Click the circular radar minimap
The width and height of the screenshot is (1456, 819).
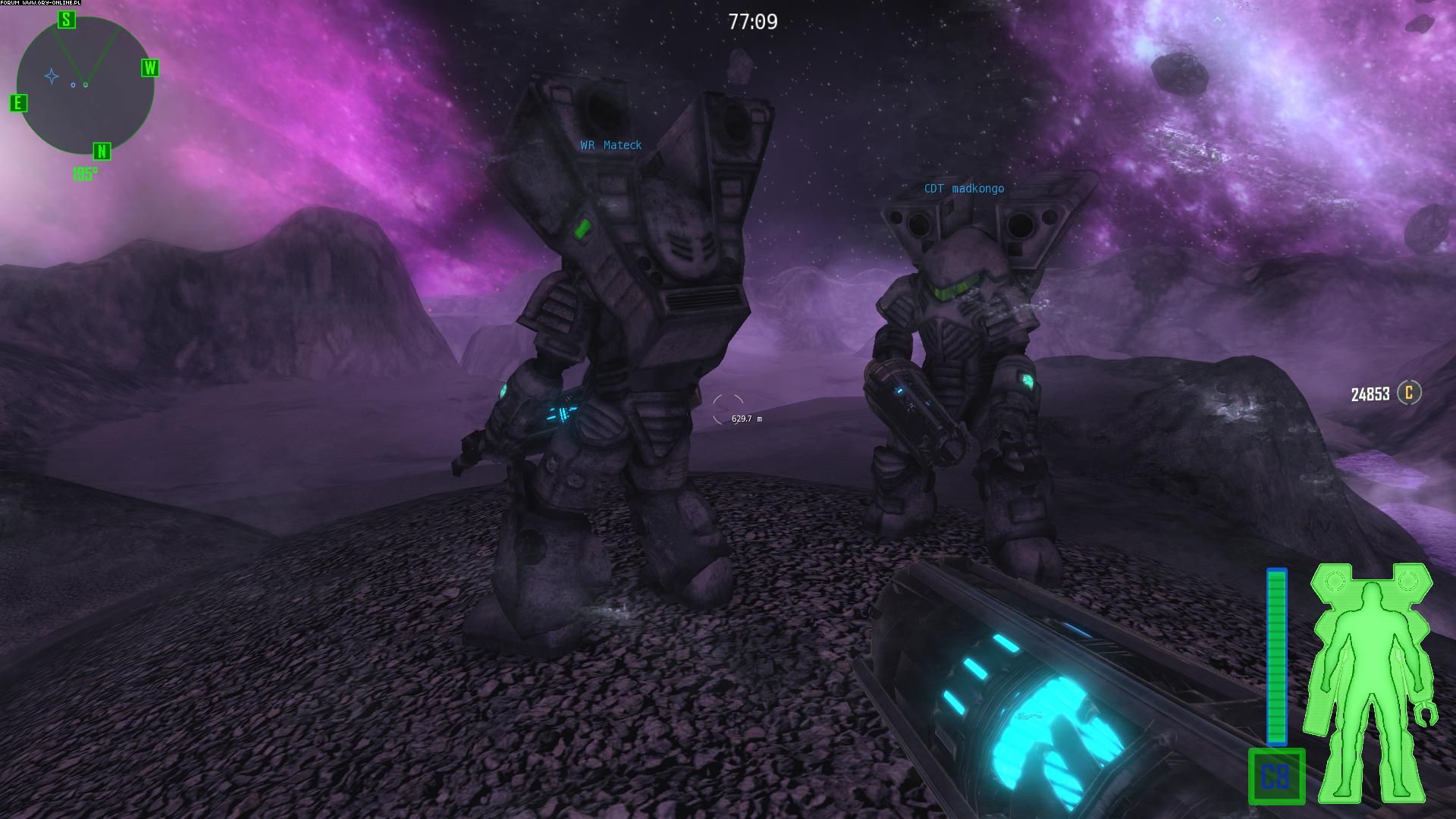[85, 85]
